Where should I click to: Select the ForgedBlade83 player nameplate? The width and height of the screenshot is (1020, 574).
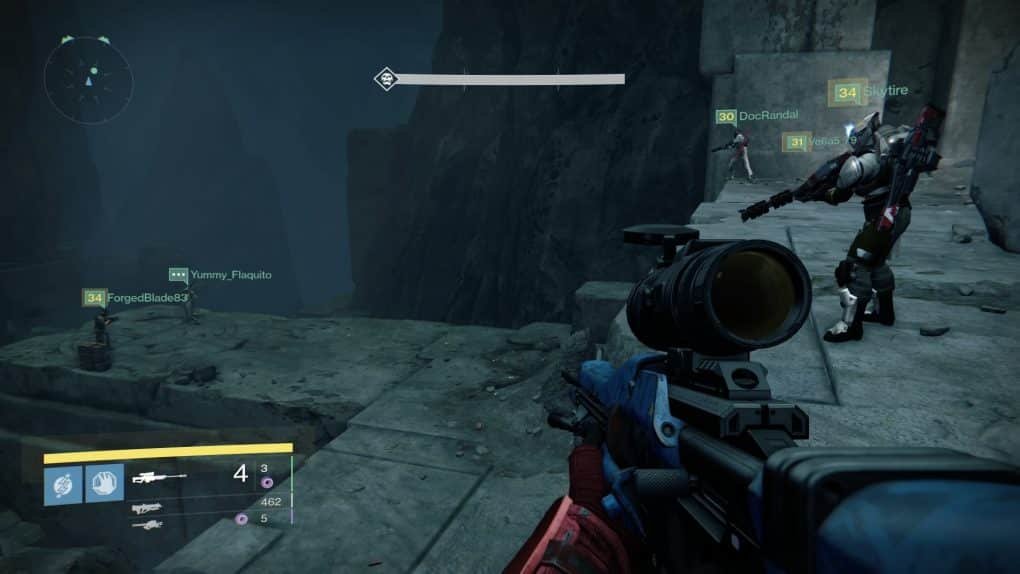136,297
